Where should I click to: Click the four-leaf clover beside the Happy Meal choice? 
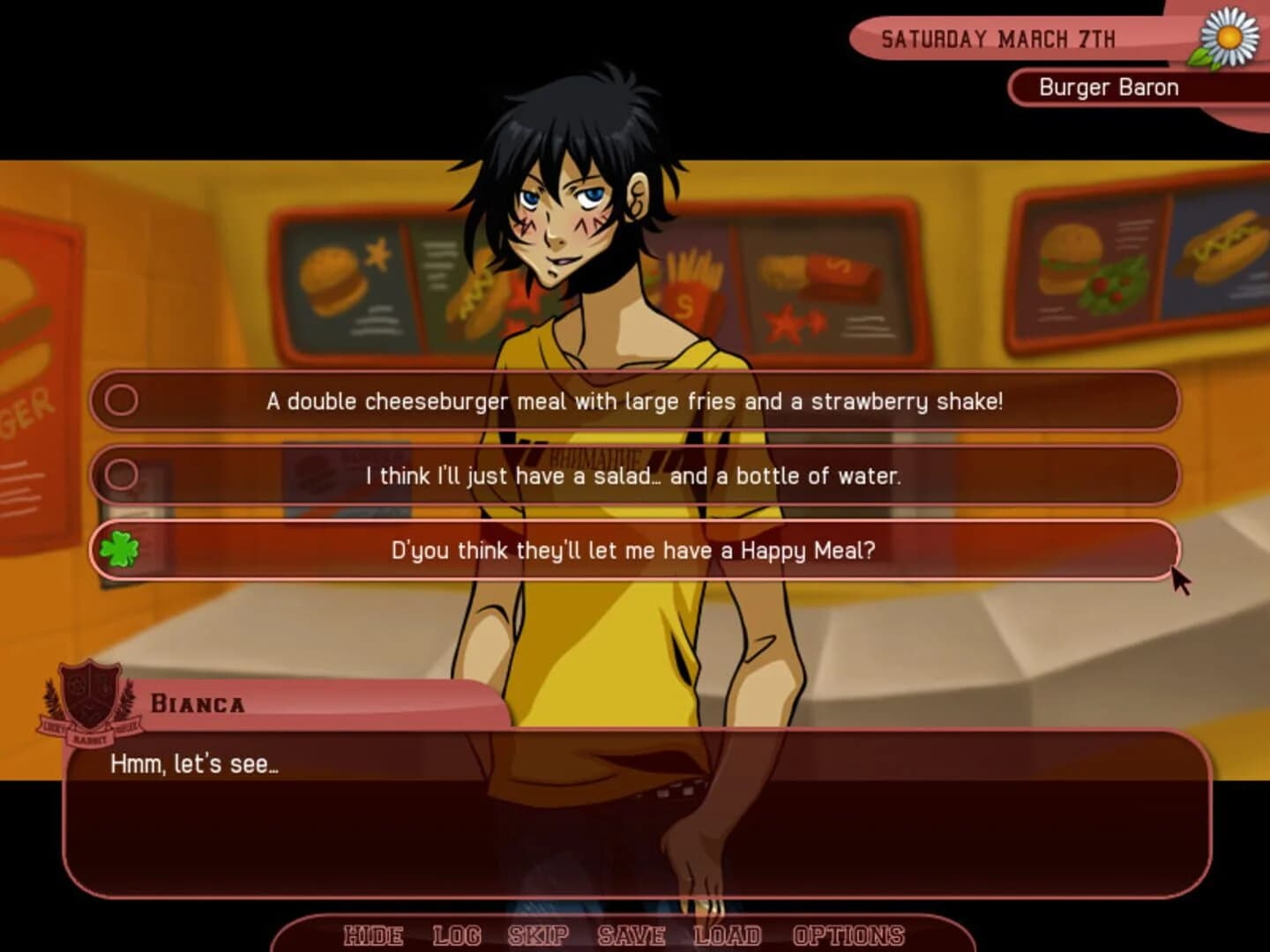click(120, 549)
